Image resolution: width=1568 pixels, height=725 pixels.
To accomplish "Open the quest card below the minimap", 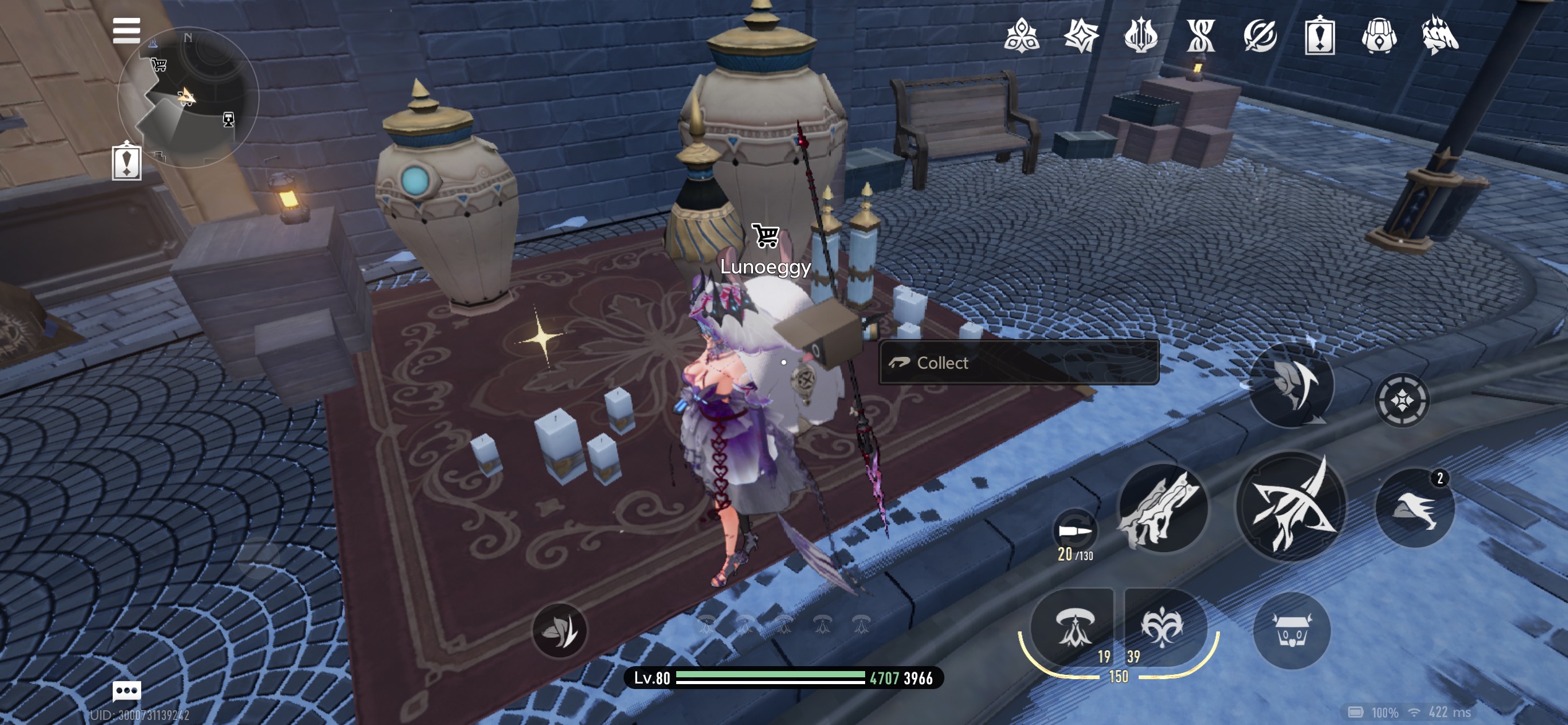I will 127,161.
